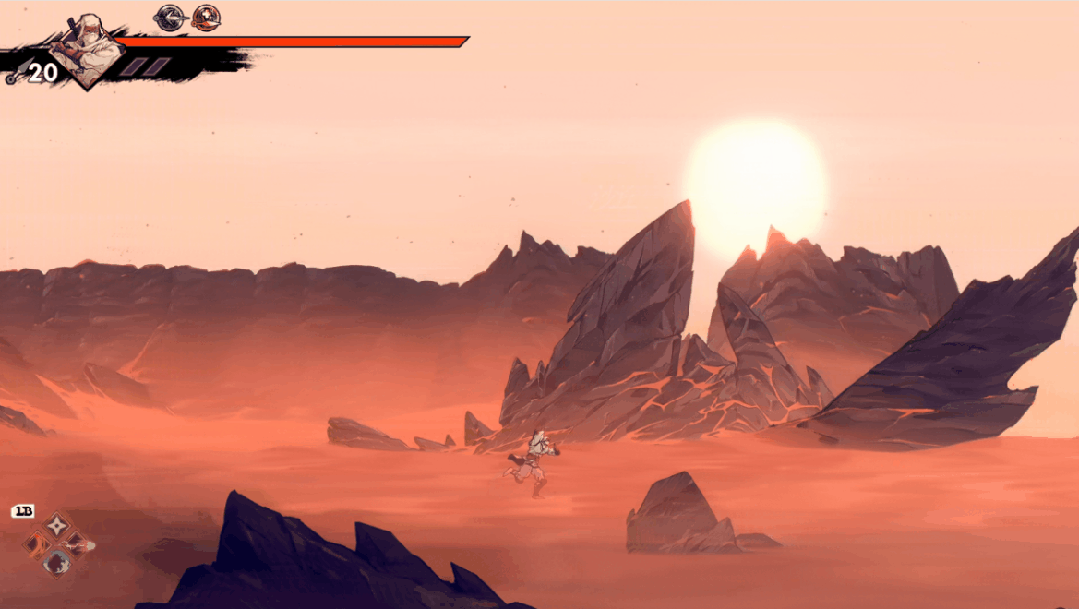Select the grey kunai amulet icon
This screenshot has height=609, width=1079.
point(170,17)
